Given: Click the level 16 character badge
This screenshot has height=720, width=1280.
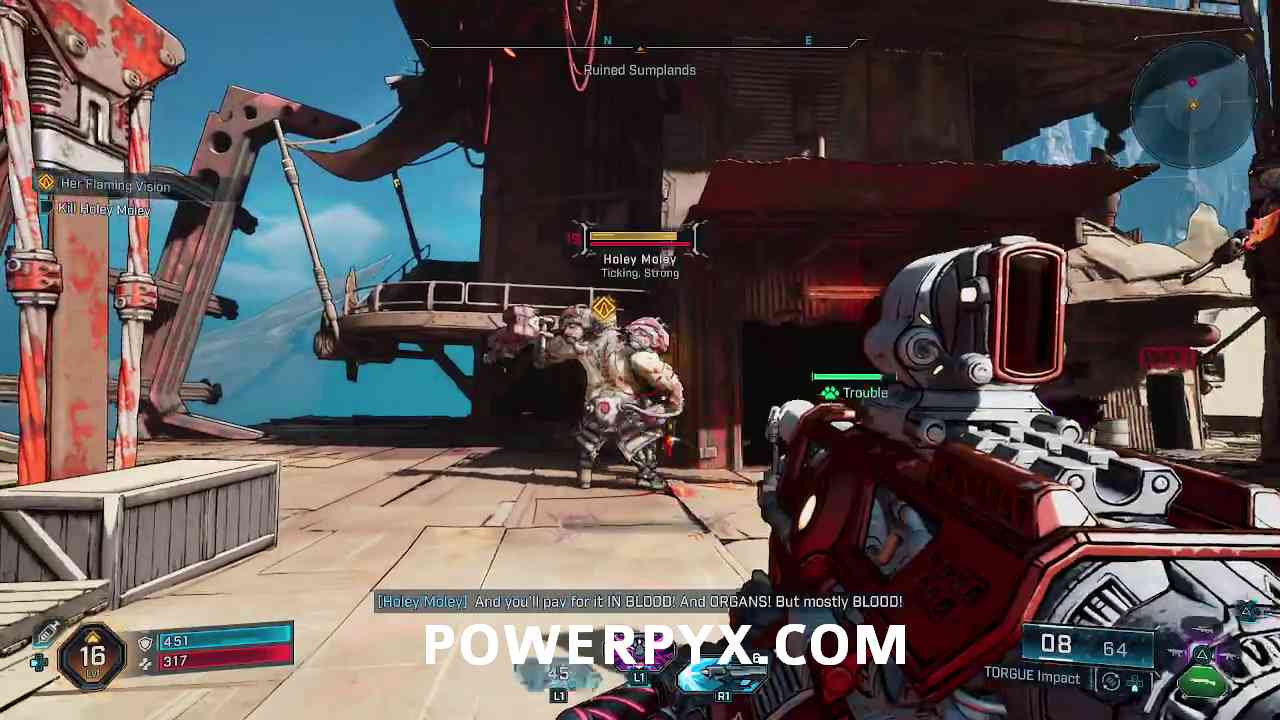Looking at the screenshot, I should [92, 656].
